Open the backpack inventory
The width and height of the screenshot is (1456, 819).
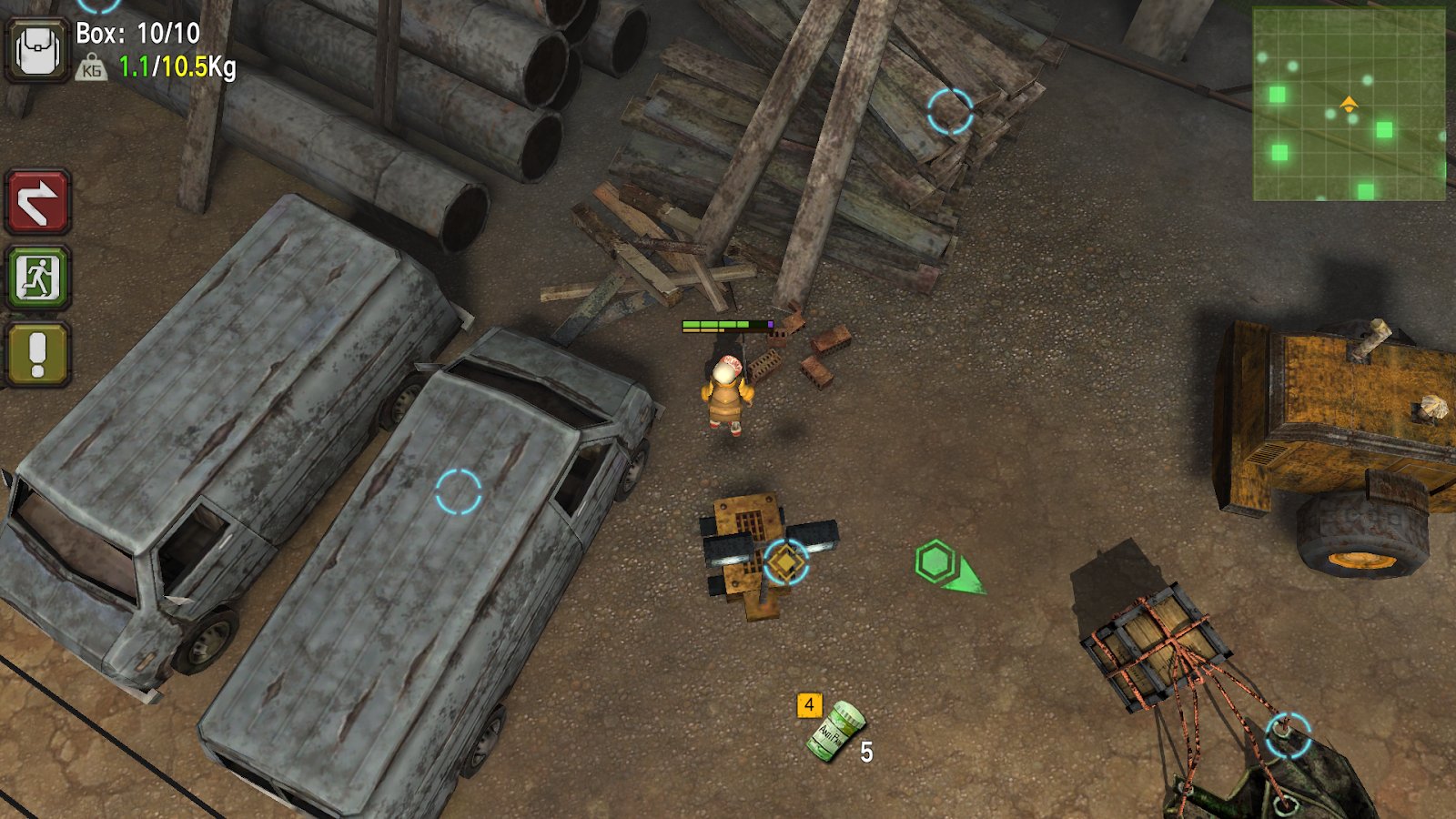pyautogui.click(x=37, y=50)
